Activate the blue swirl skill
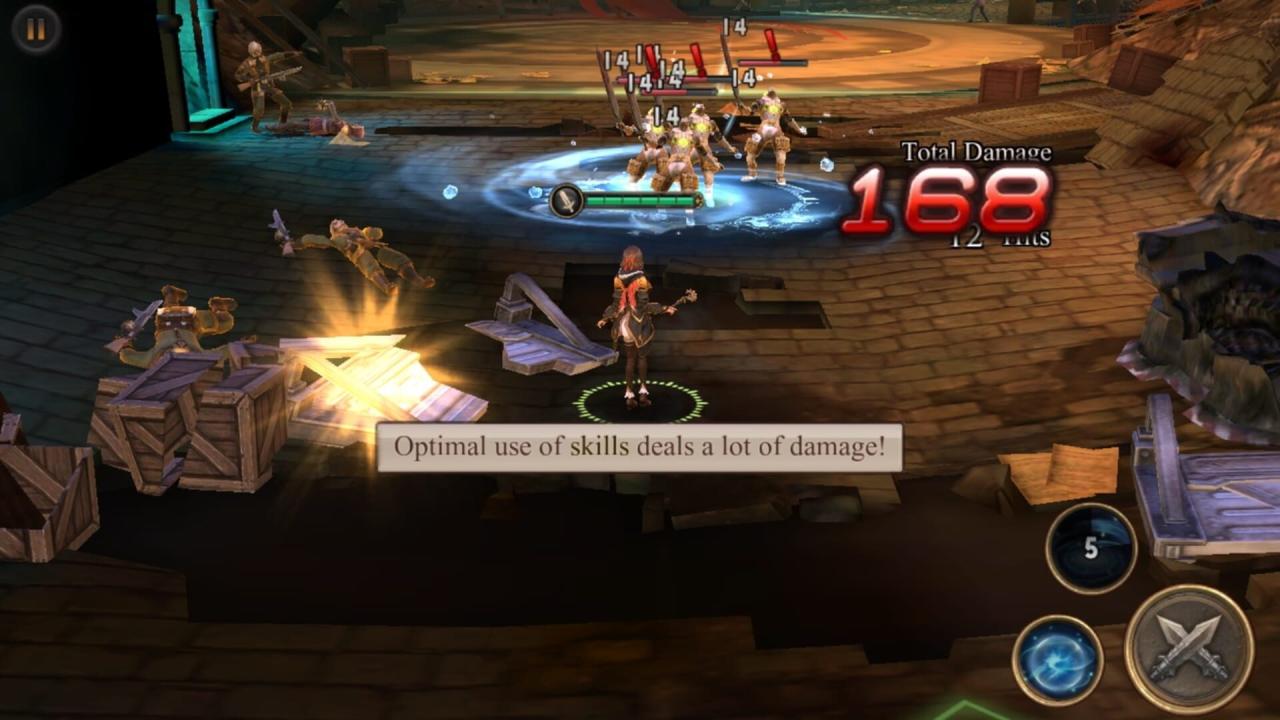The image size is (1280, 720). [1057, 660]
